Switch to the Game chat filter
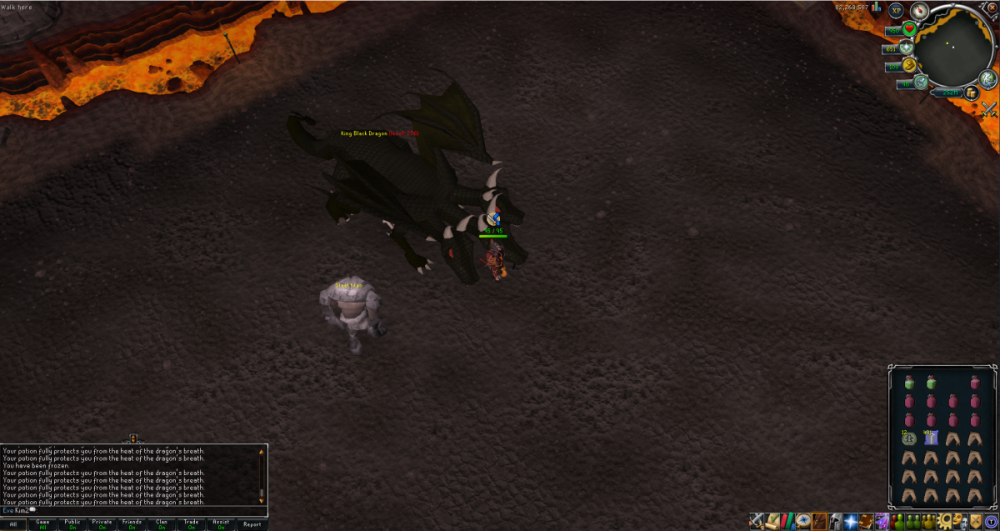Image resolution: width=1000 pixels, height=531 pixels. pos(43,524)
